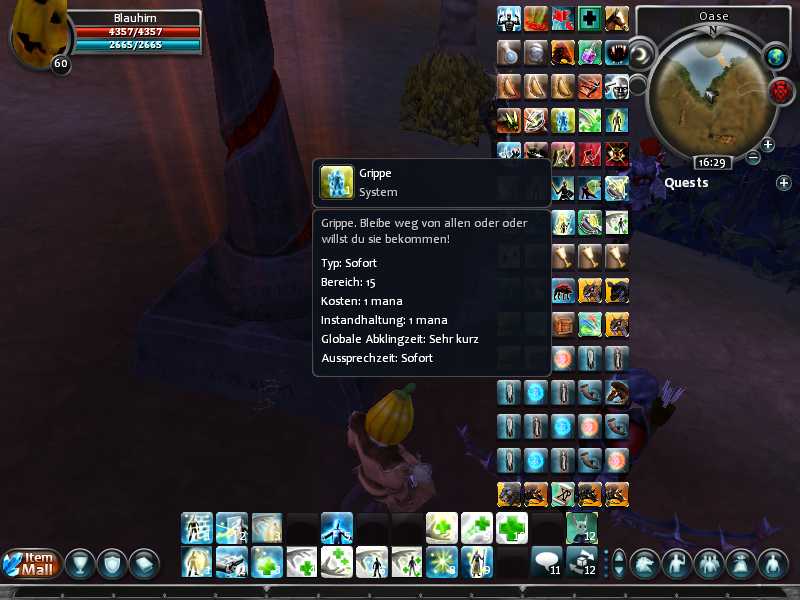Click the pale white face skill icon

616,86
